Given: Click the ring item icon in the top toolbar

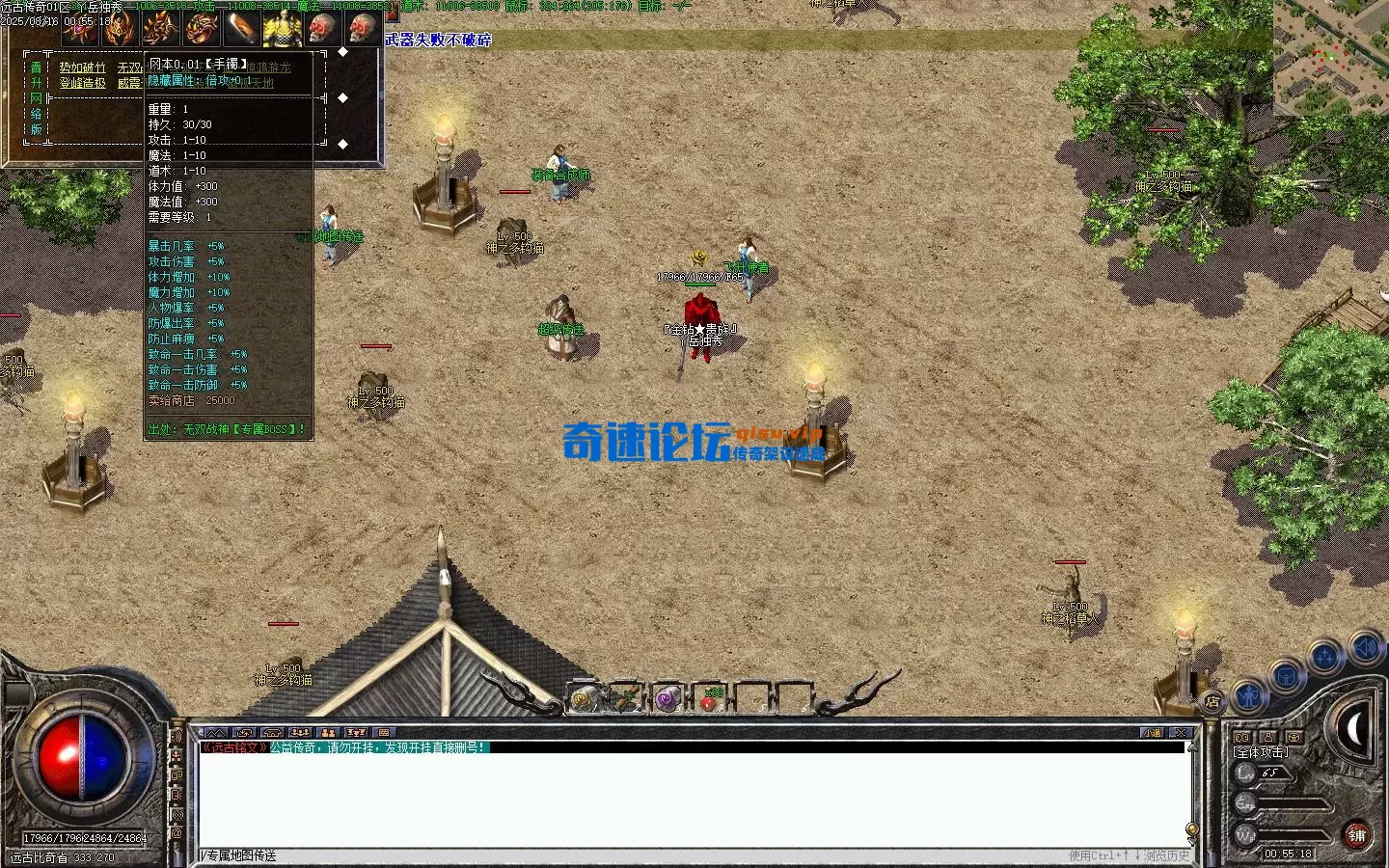Looking at the screenshot, I should [x=202, y=28].
